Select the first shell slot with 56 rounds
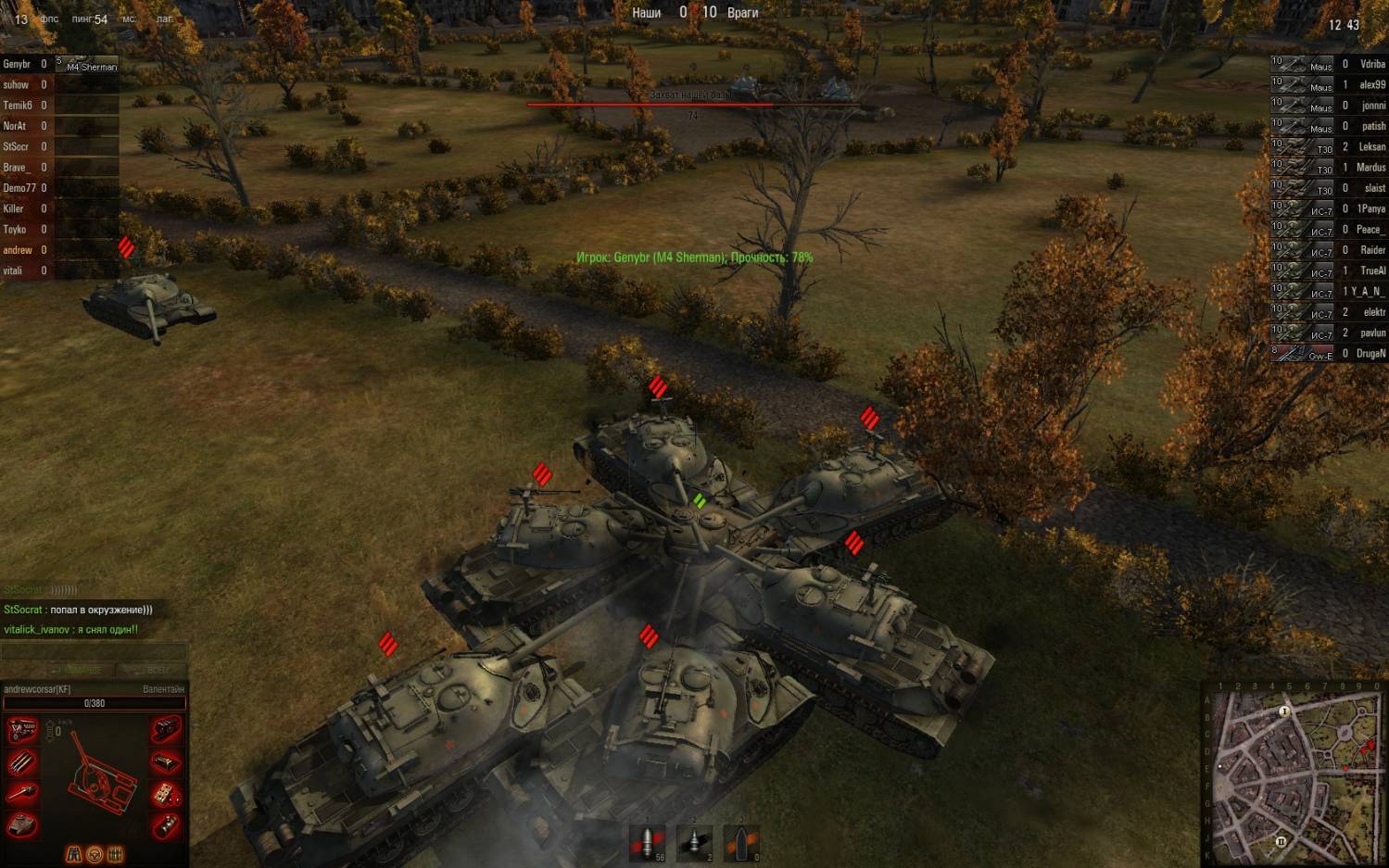 [648, 842]
